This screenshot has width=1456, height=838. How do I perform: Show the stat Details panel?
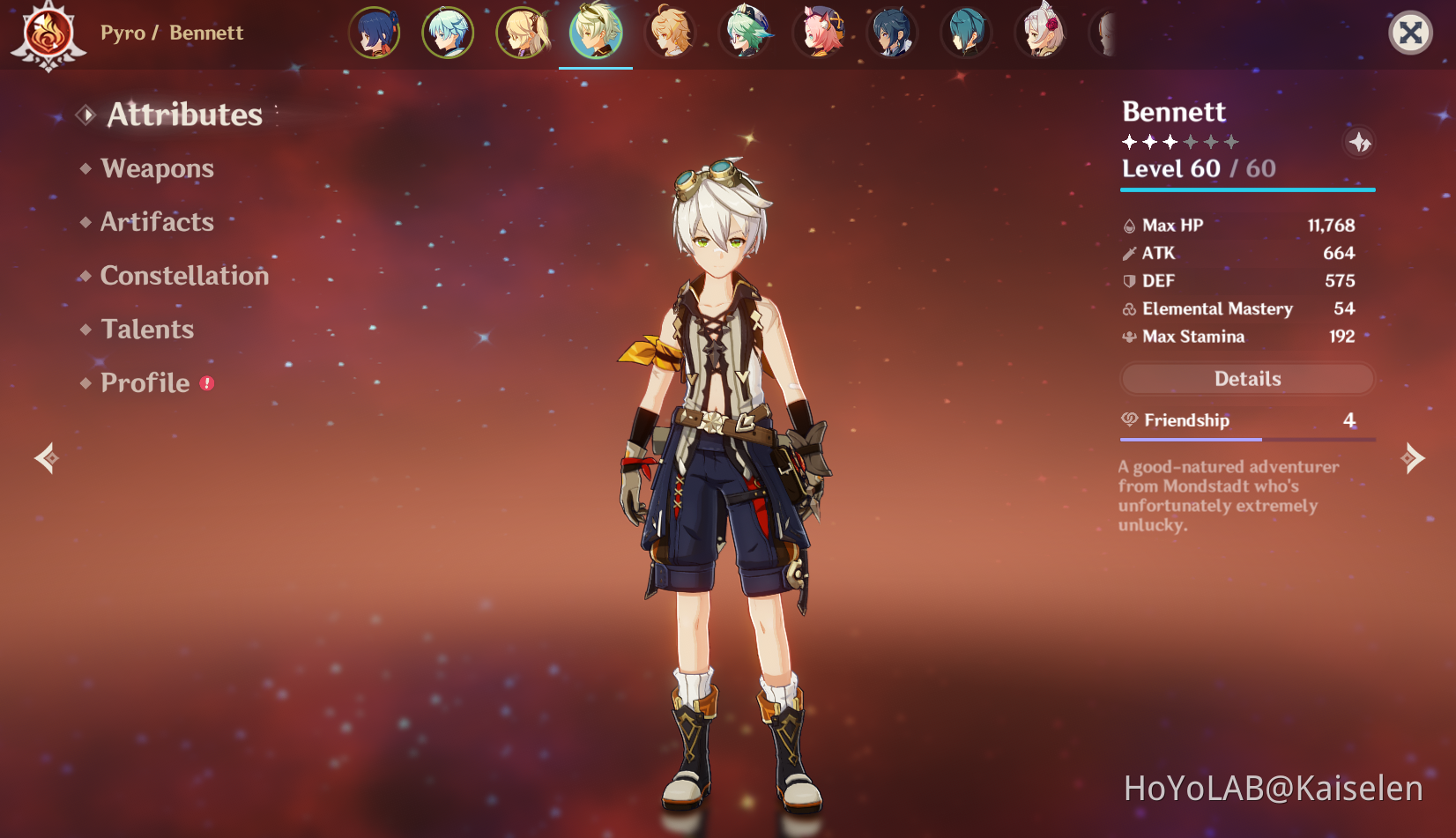(1247, 379)
